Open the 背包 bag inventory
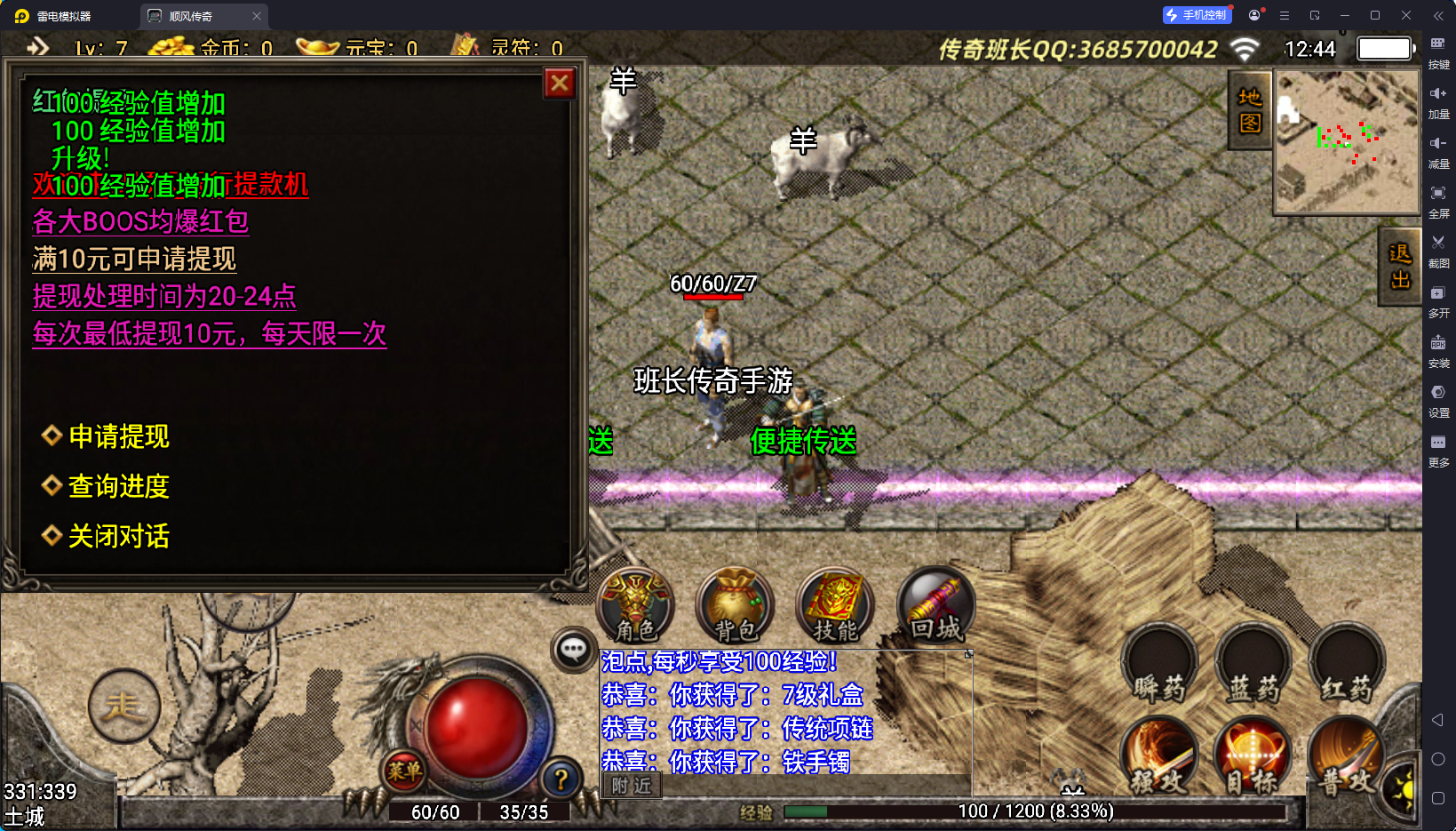Viewport: 1456px width, 831px height. pyautogui.click(x=736, y=606)
